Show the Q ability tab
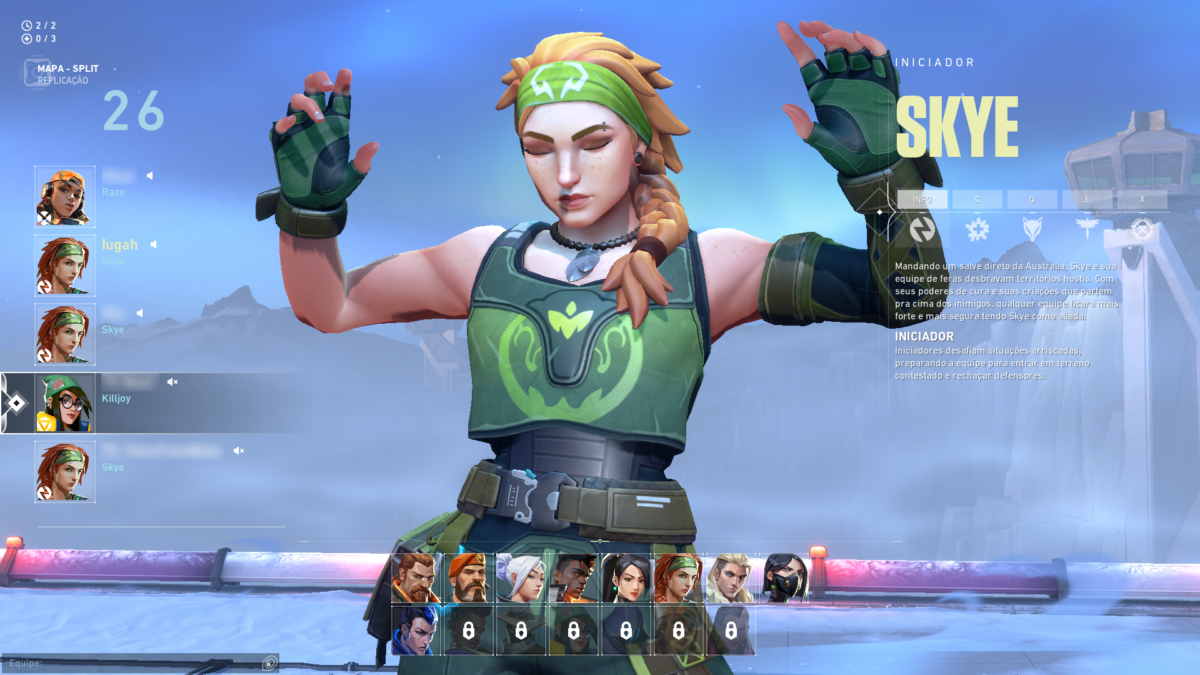This screenshot has height=675, width=1200. (x=1032, y=199)
